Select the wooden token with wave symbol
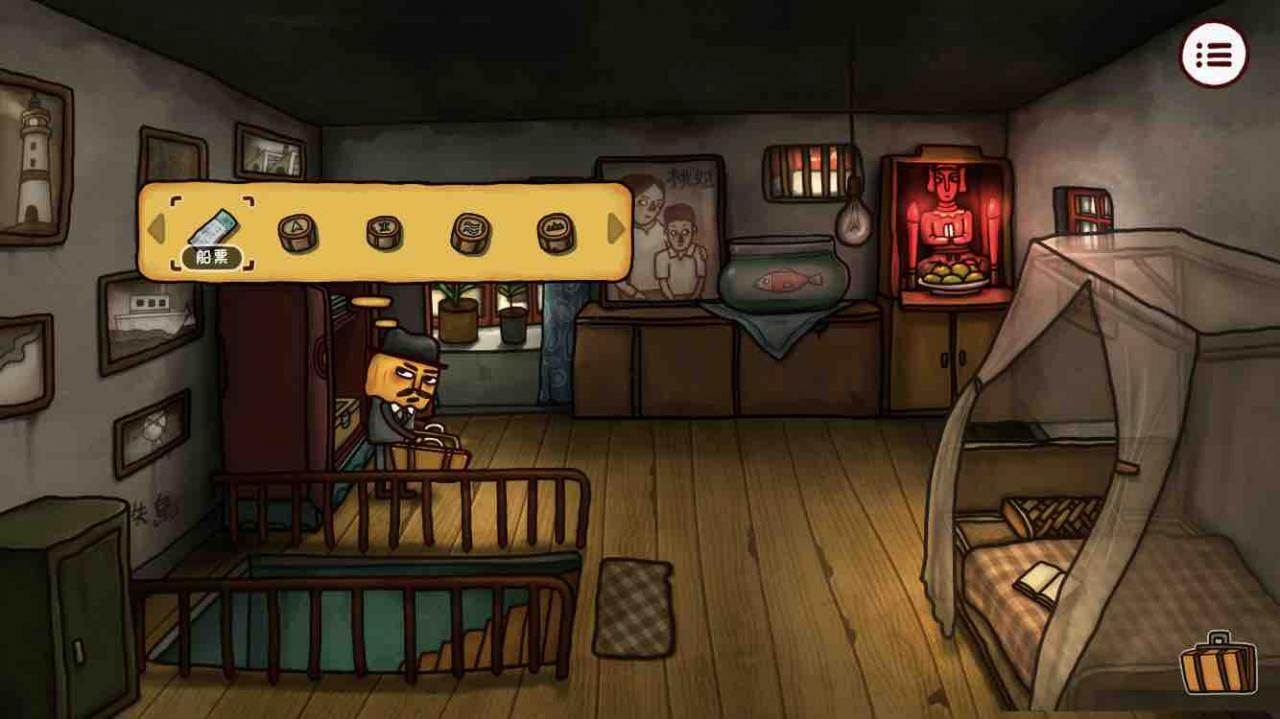Image resolution: width=1280 pixels, height=719 pixels. tap(471, 232)
